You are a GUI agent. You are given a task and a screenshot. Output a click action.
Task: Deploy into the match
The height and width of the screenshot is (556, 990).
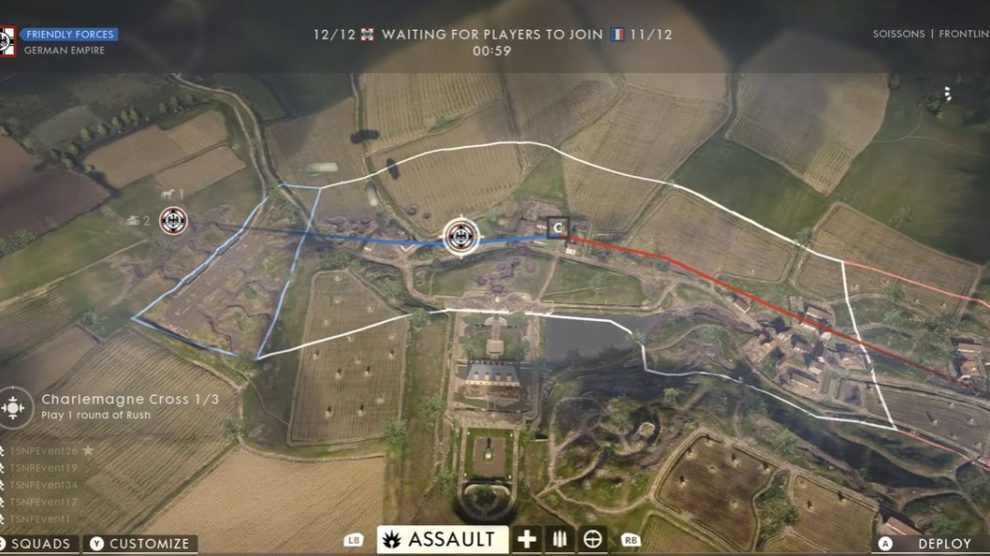click(x=936, y=544)
